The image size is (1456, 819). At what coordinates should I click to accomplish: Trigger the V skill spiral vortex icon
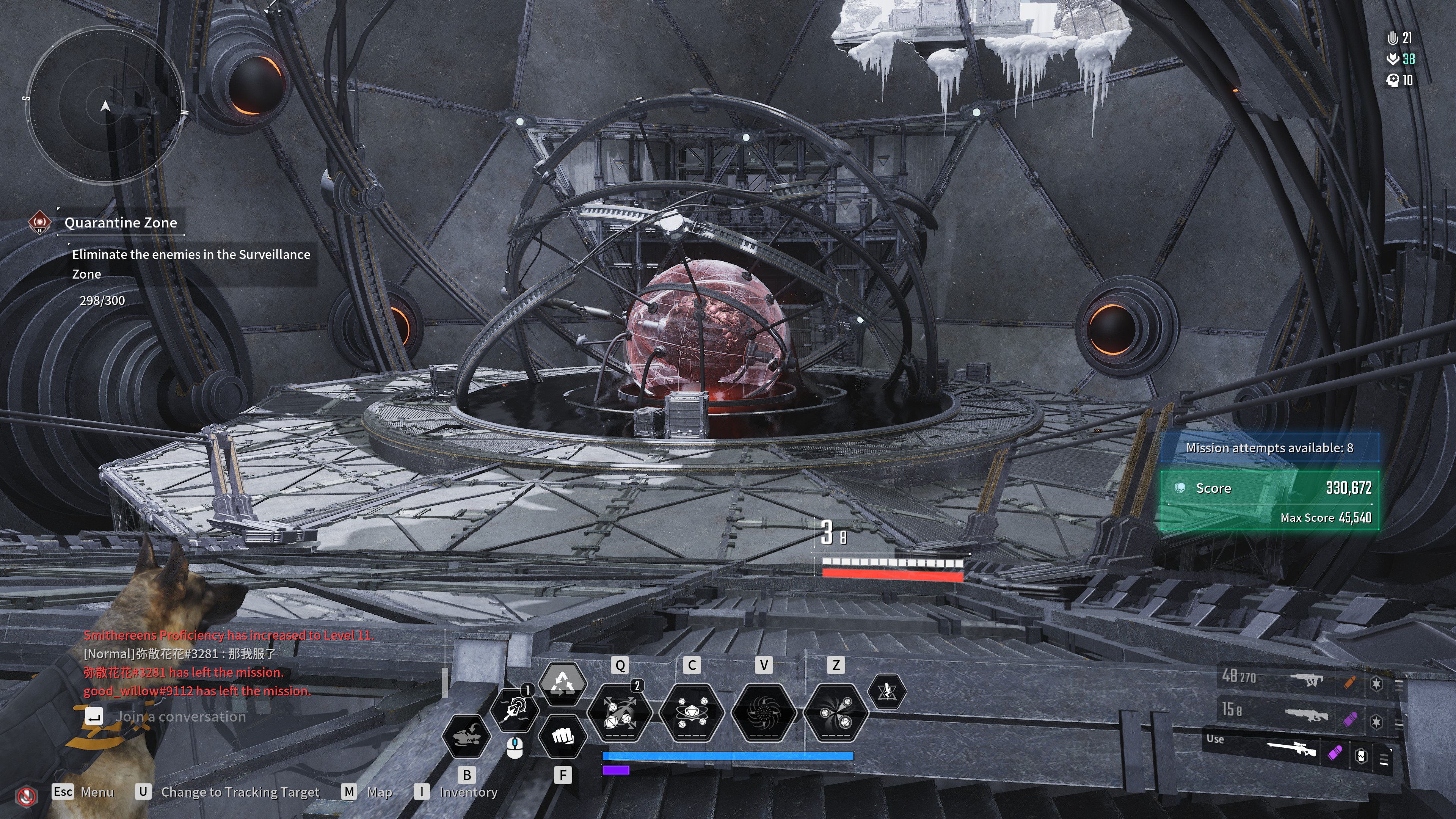point(764,712)
